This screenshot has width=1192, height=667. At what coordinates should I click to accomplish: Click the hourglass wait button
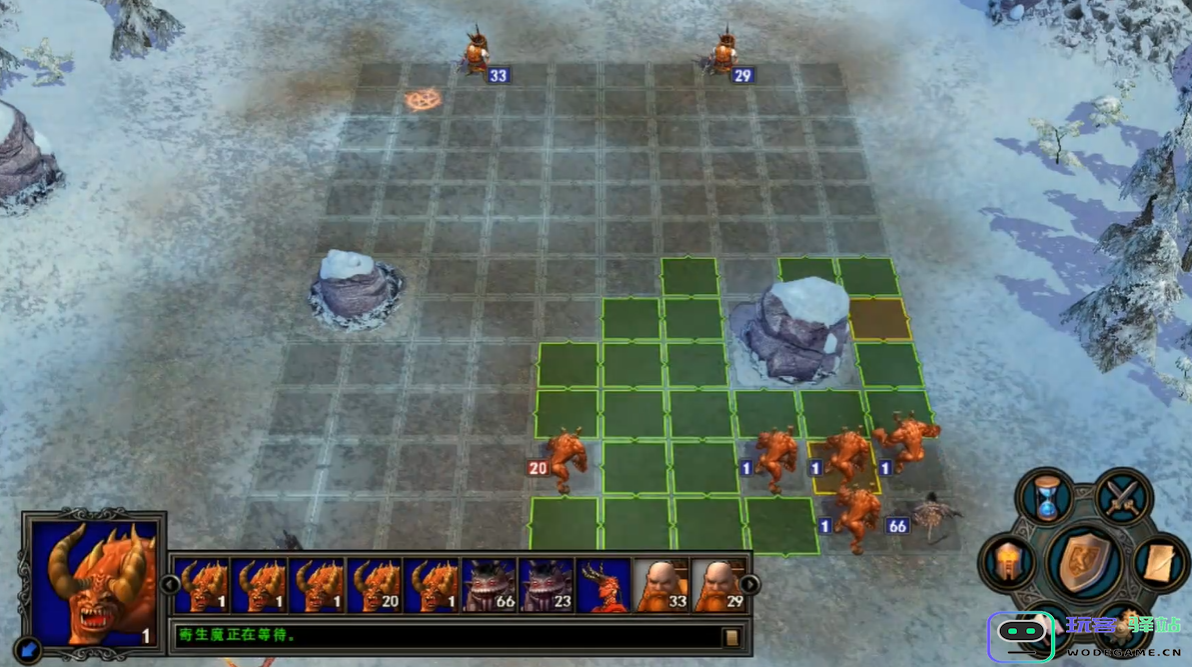[1046, 497]
